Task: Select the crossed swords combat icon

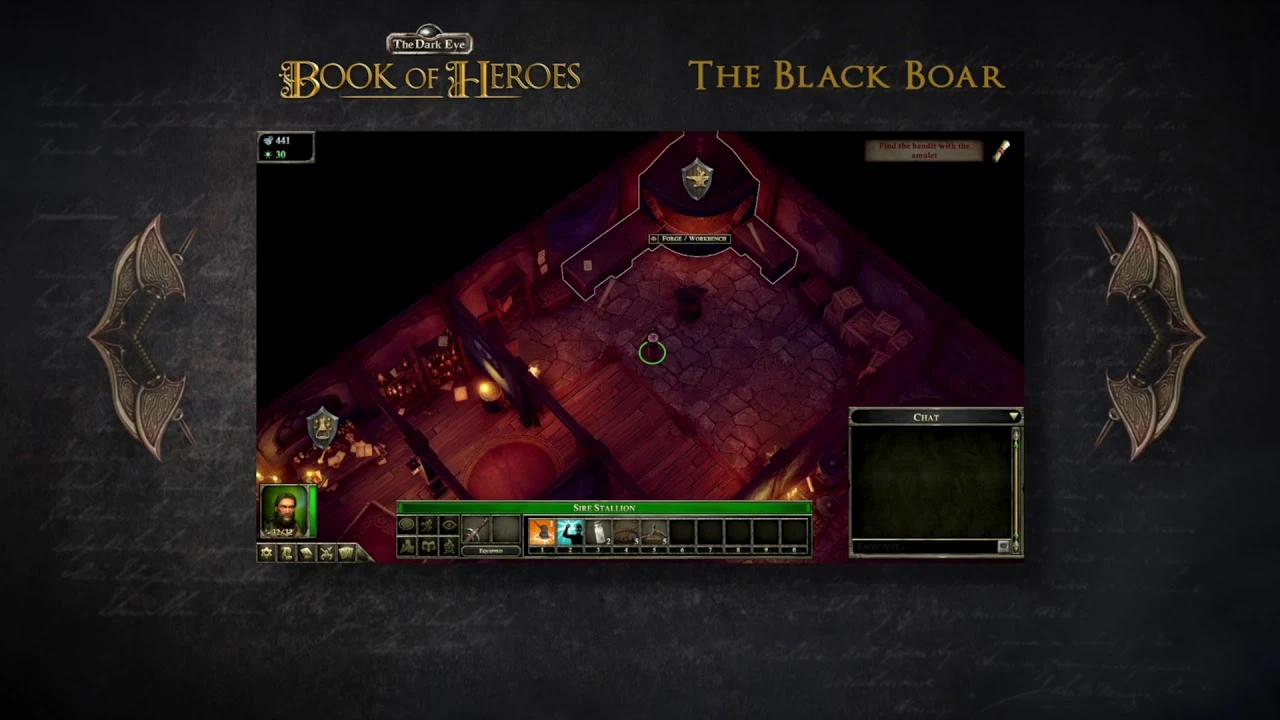Action: pos(326,551)
